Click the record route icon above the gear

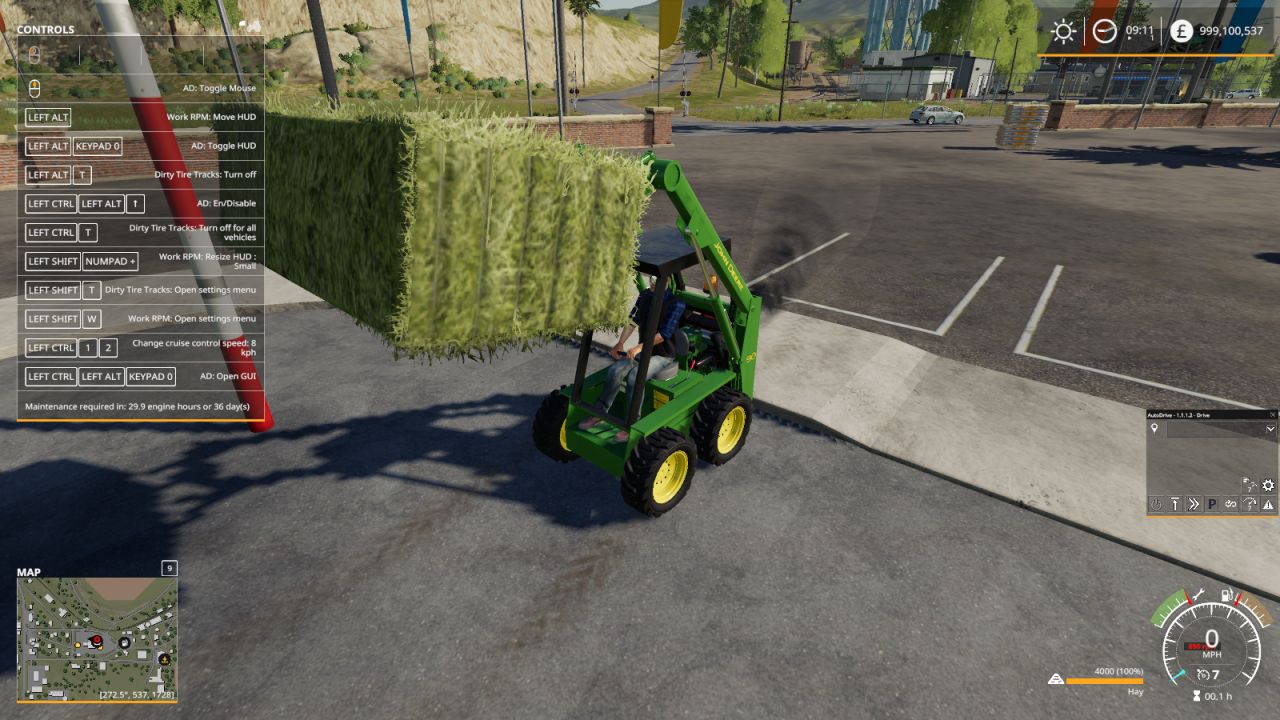[x=1250, y=483]
